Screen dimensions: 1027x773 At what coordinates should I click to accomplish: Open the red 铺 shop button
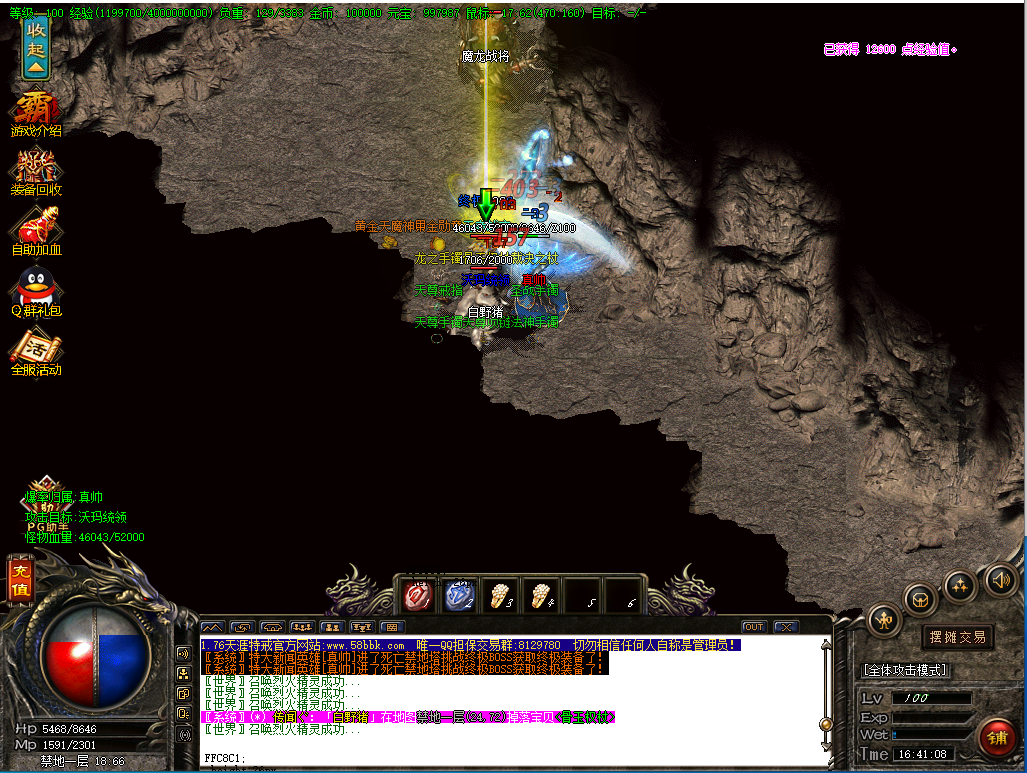[x=996, y=739]
